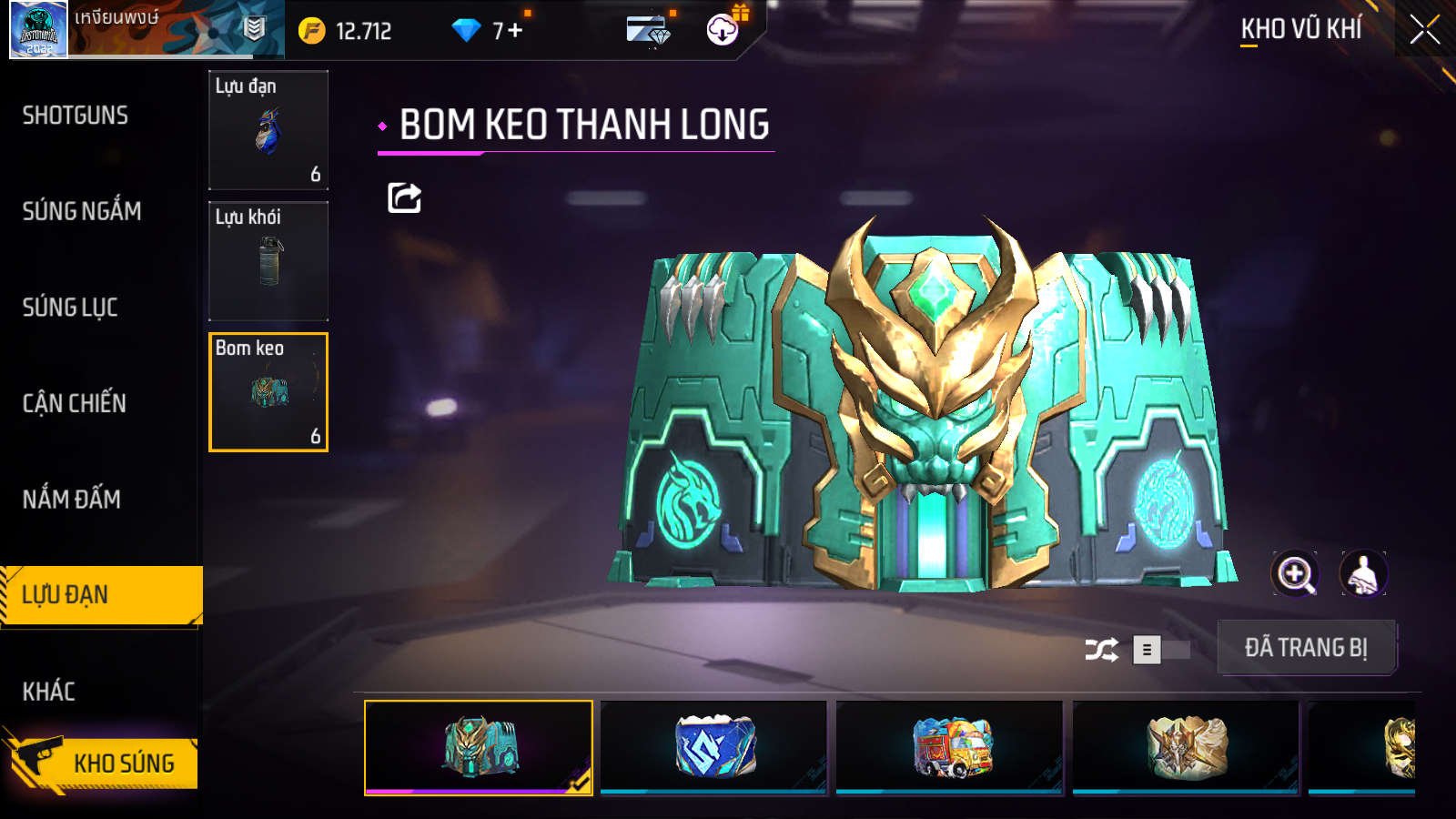The height and width of the screenshot is (819, 1456).
Task: Open the SÚNG NGẮM category
Action: pos(82,211)
